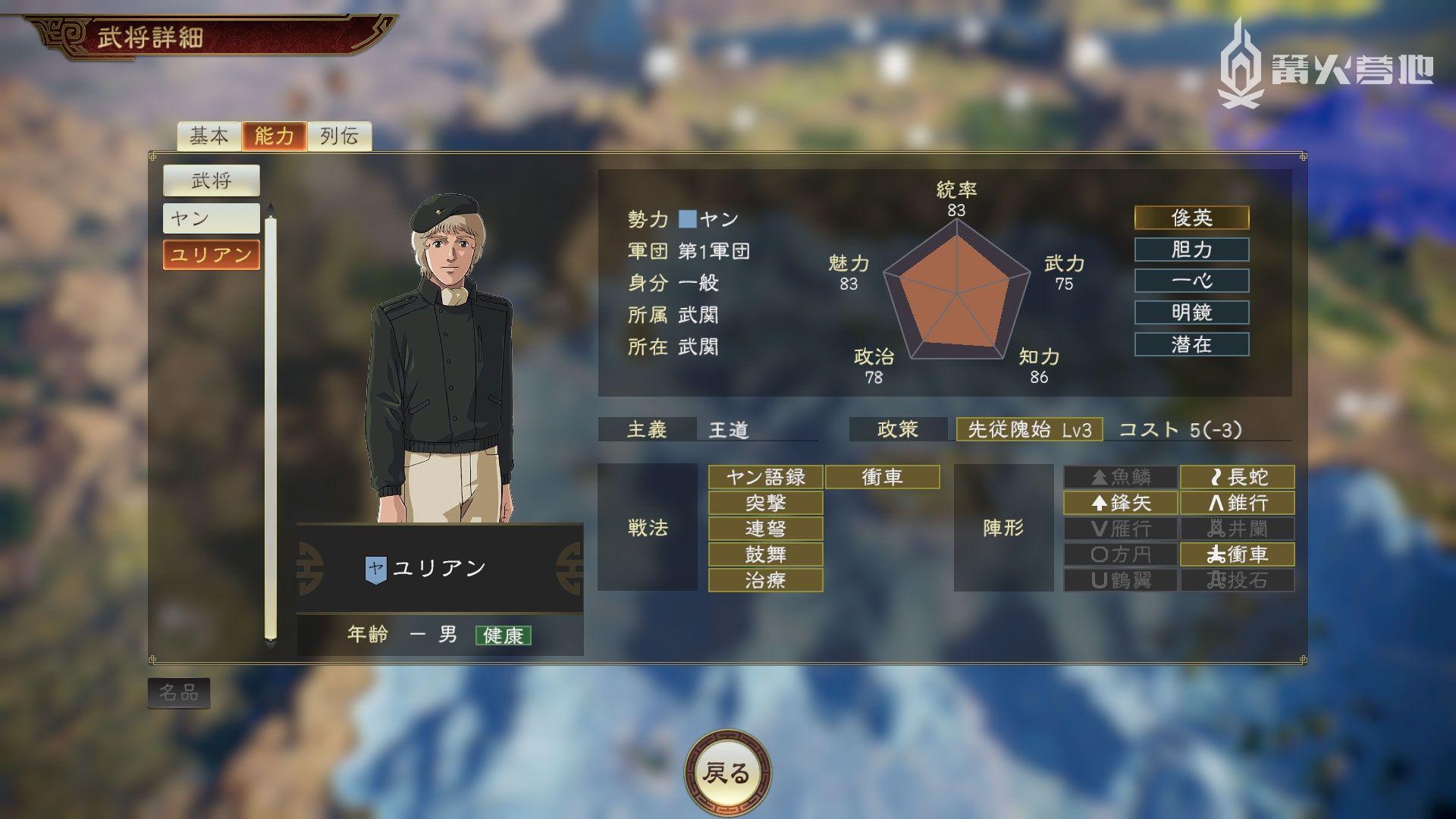Select the 俊英 trait

pyautogui.click(x=1191, y=218)
